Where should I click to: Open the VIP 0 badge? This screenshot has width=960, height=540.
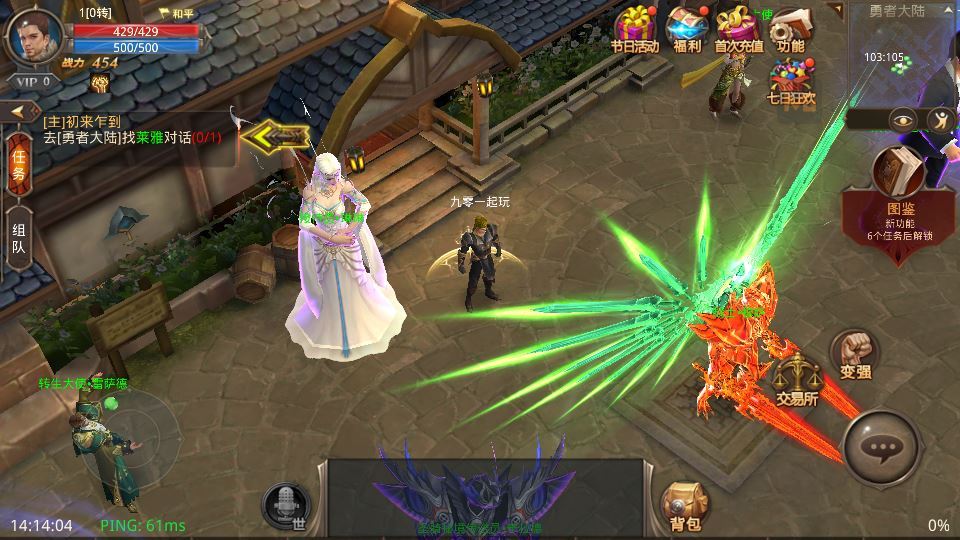[28, 81]
